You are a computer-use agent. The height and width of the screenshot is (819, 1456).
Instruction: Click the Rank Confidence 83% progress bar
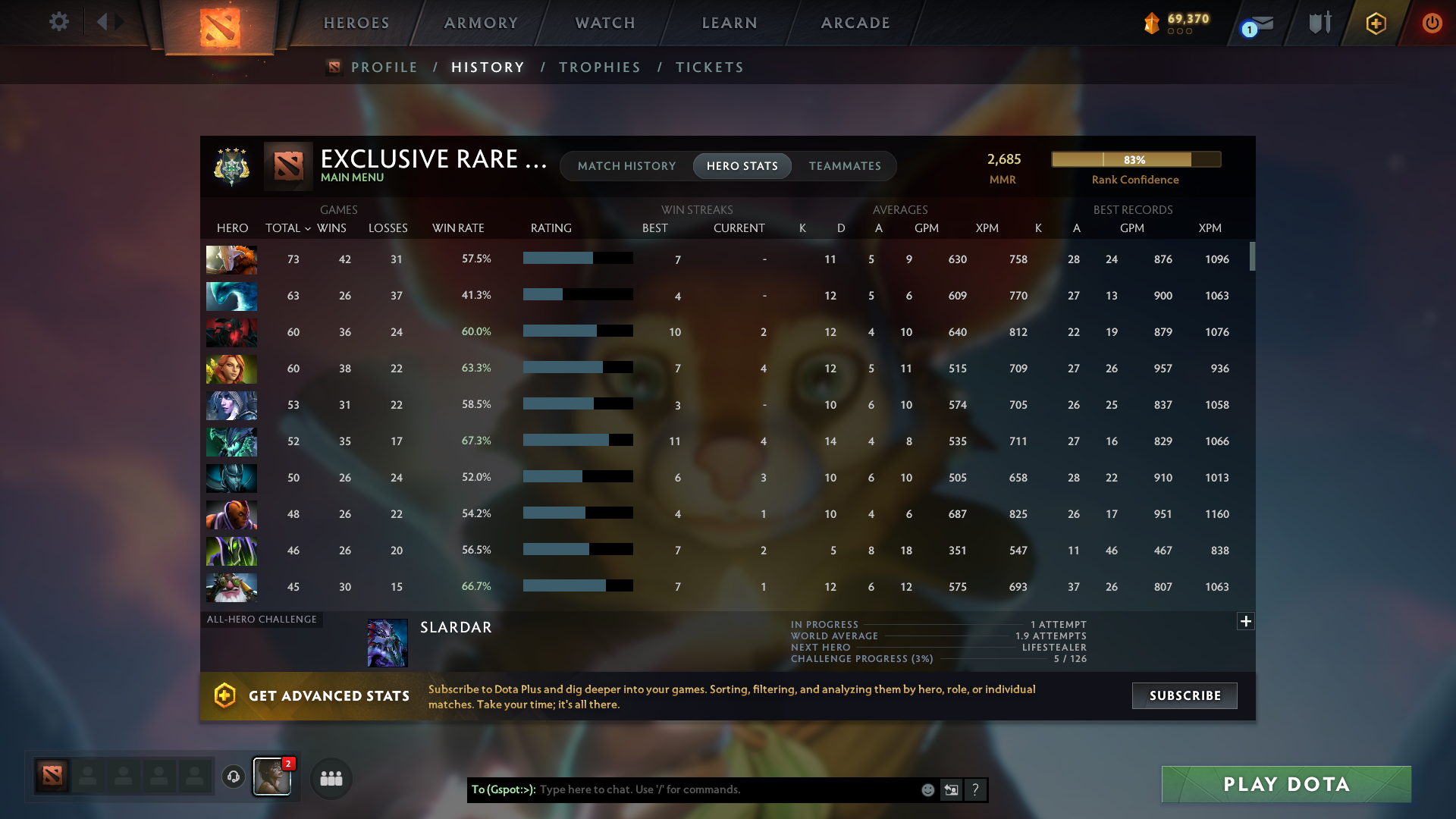(1135, 159)
